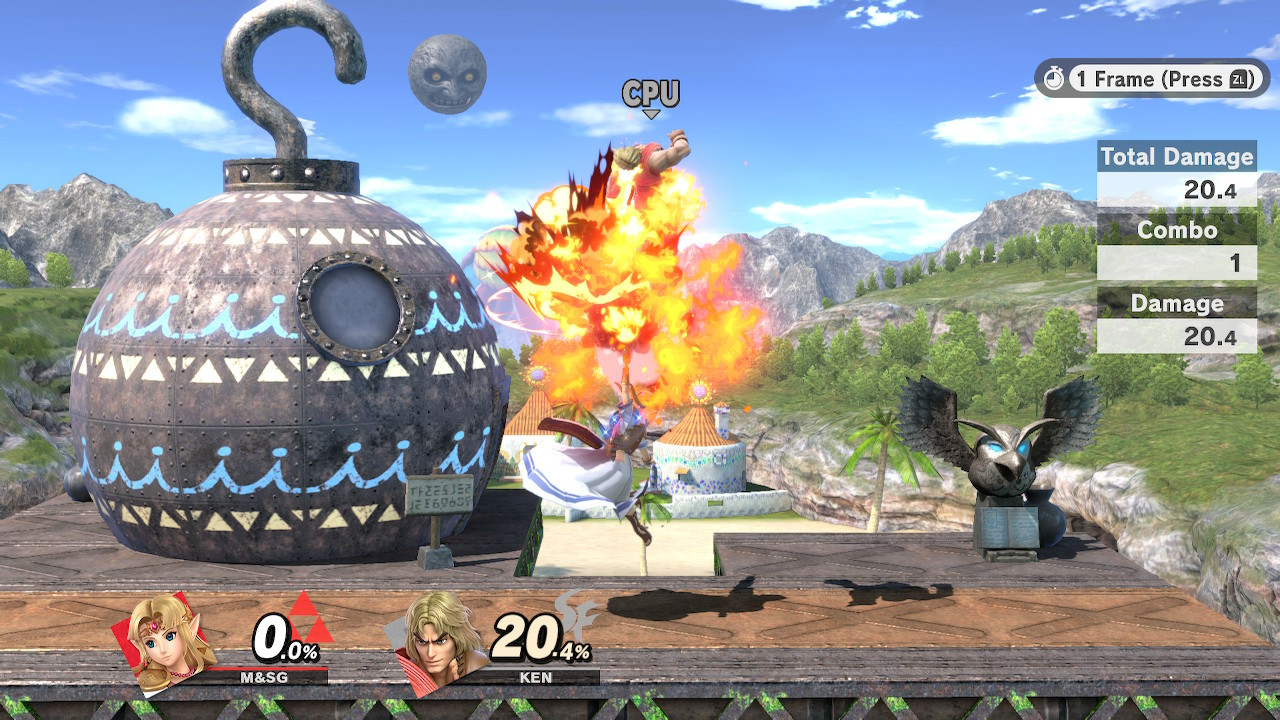Expand the Total Damage panel

[1176, 170]
